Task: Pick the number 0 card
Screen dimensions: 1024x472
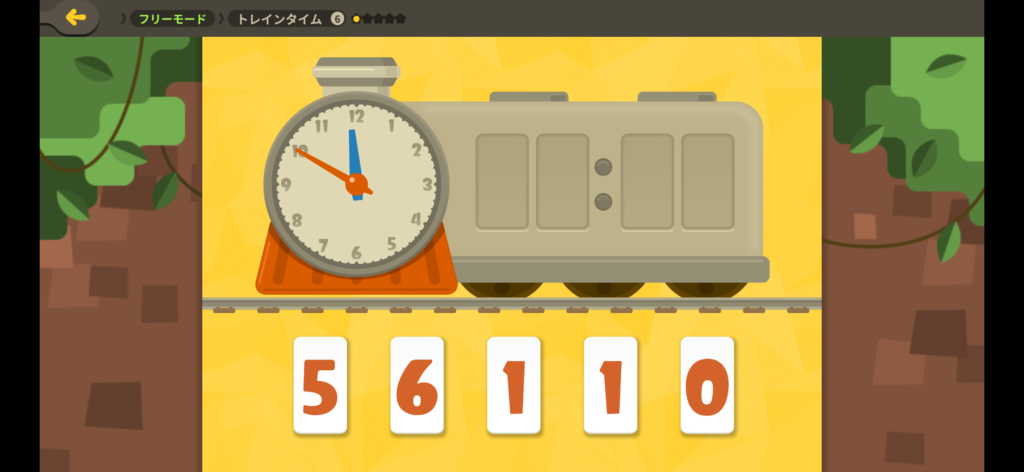Action: coord(707,386)
